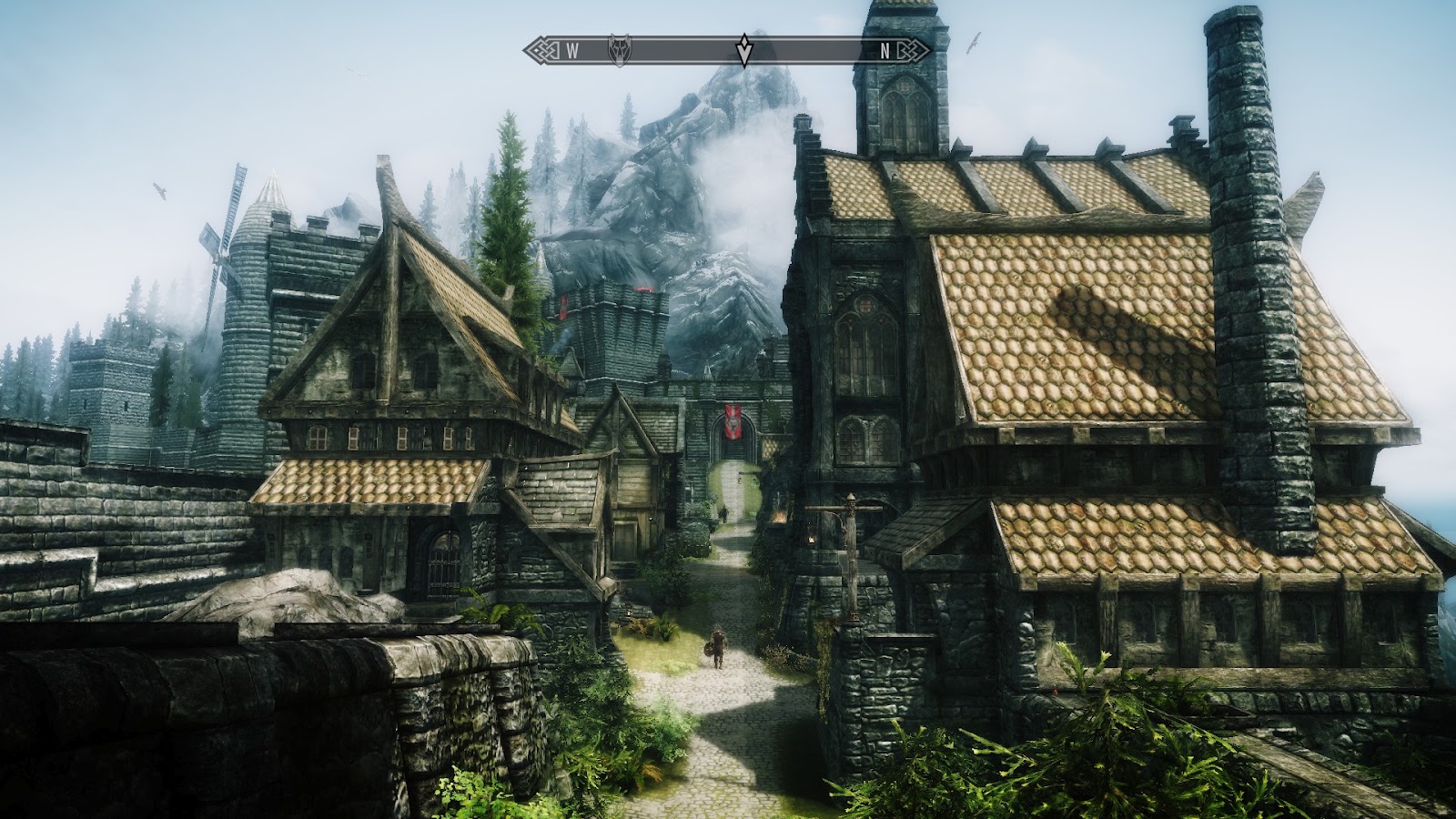Click the left knotwork end of the compass
Screen dimensions: 1456x819
tap(541, 50)
